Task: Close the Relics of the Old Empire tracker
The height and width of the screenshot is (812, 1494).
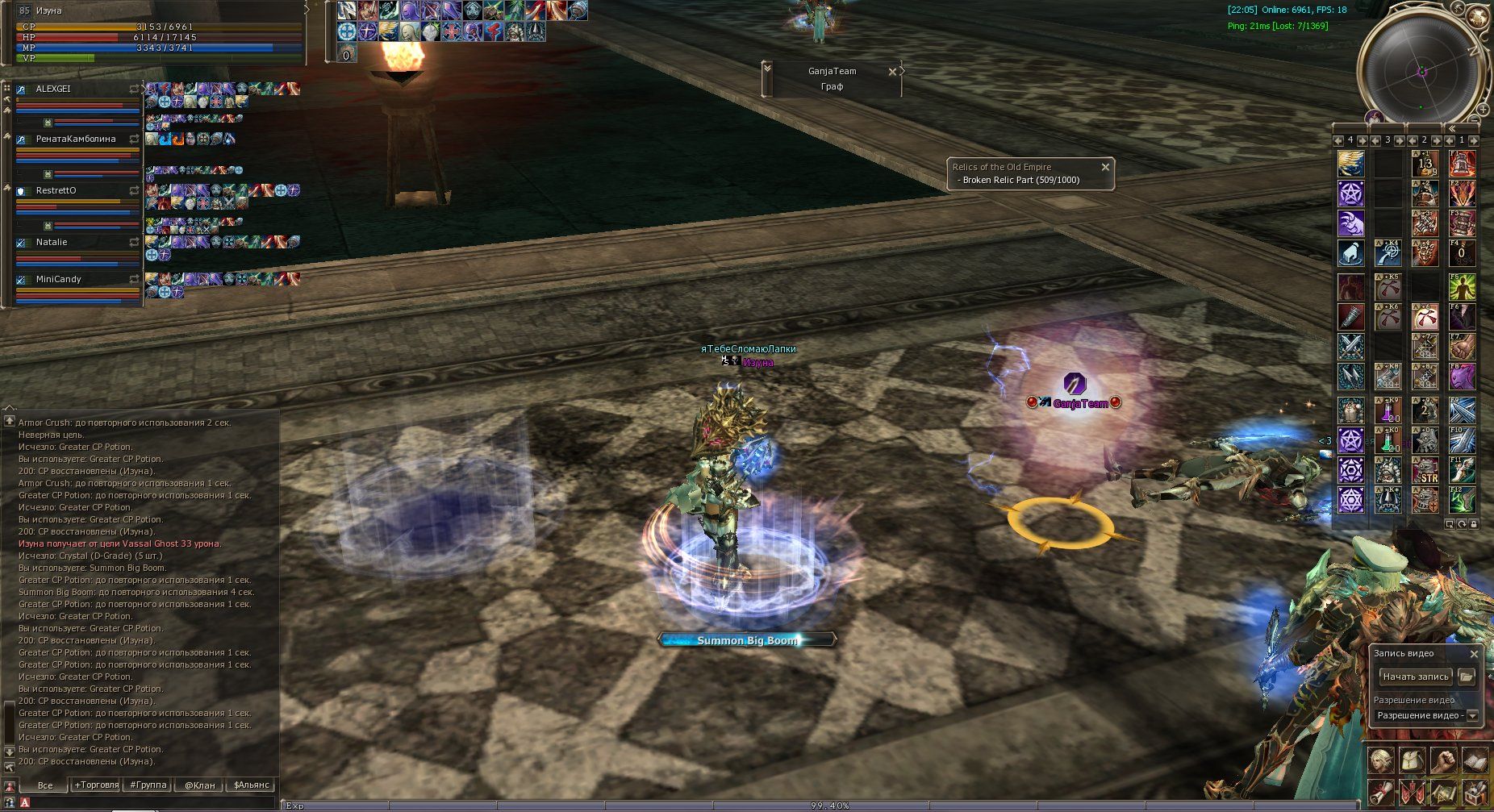Action: tap(1105, 167)
